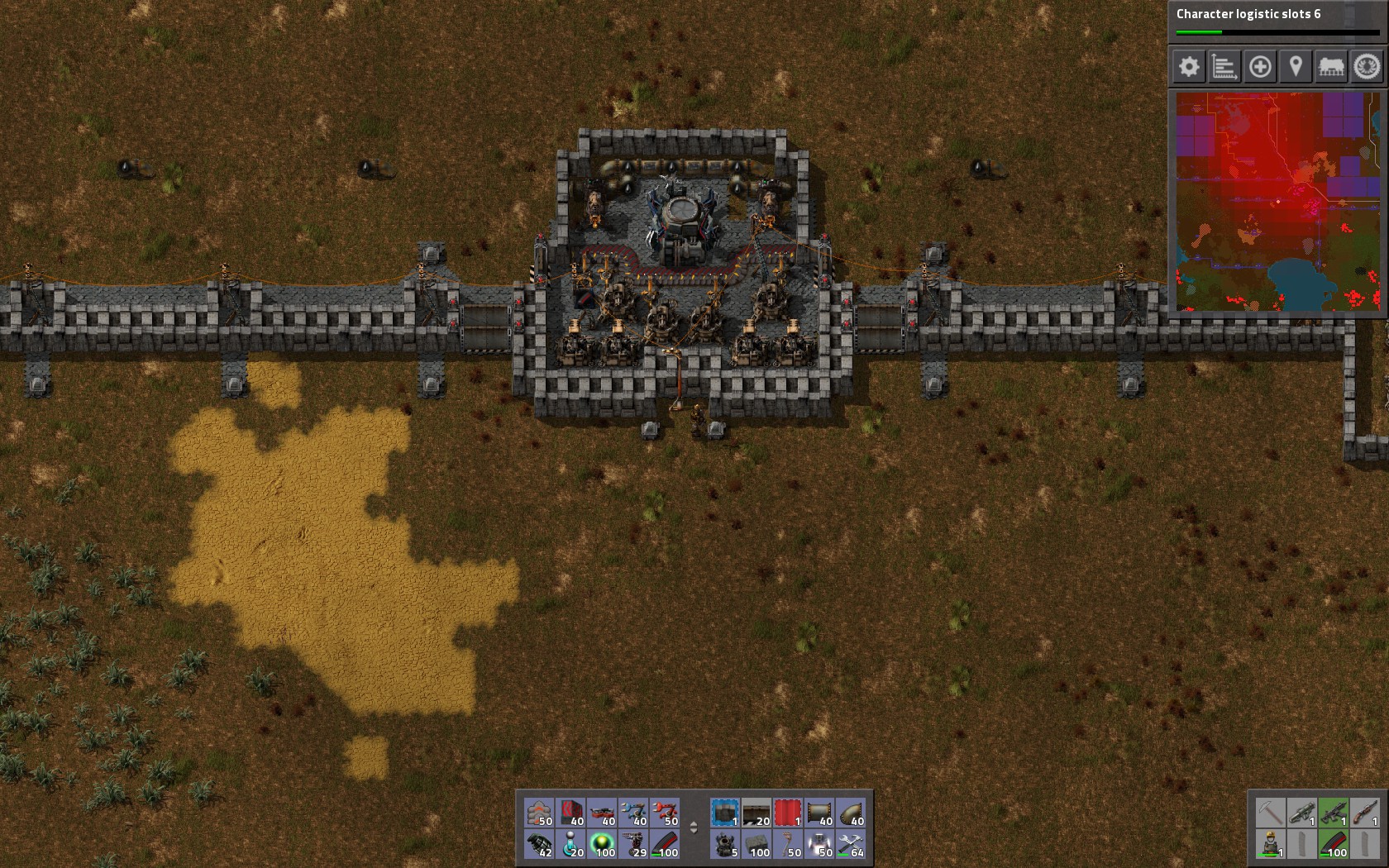Pick the red deconstruction planner
This screenshot has width=1389, height=868.
pyautogui.click(x=788, y=813)
